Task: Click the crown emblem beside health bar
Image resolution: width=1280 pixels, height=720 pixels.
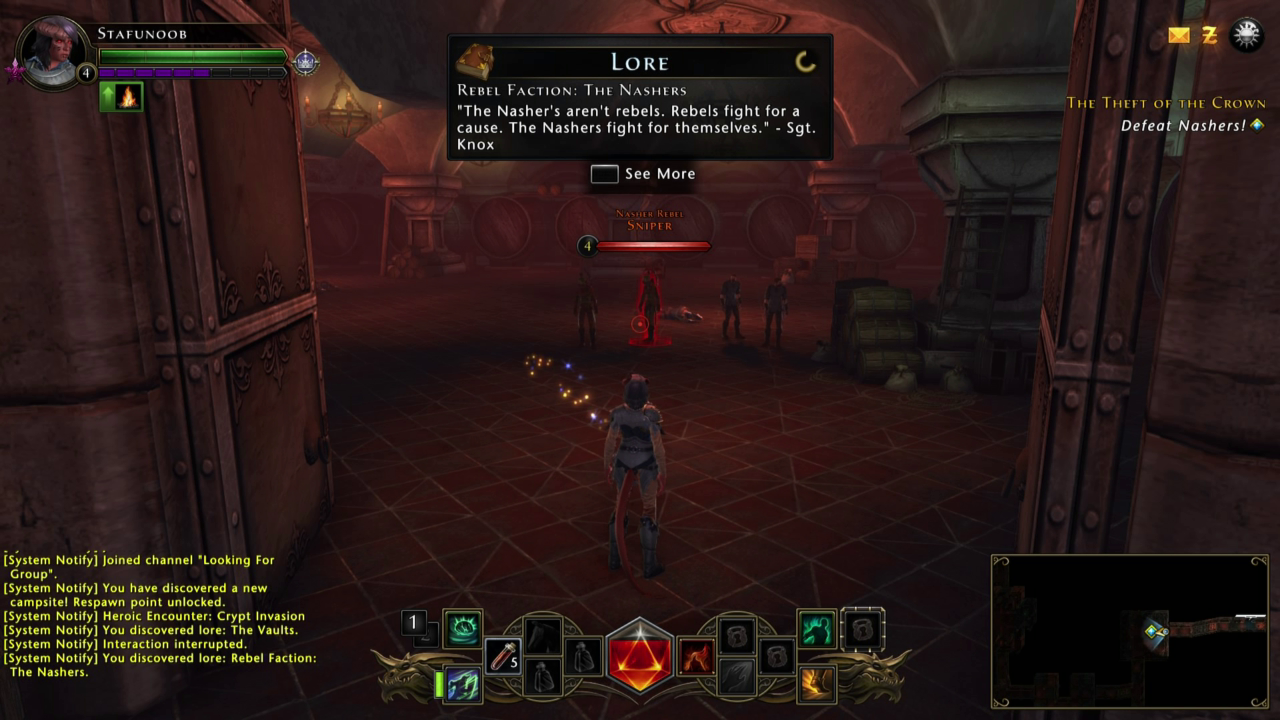Action: click(x=305, y=62)
